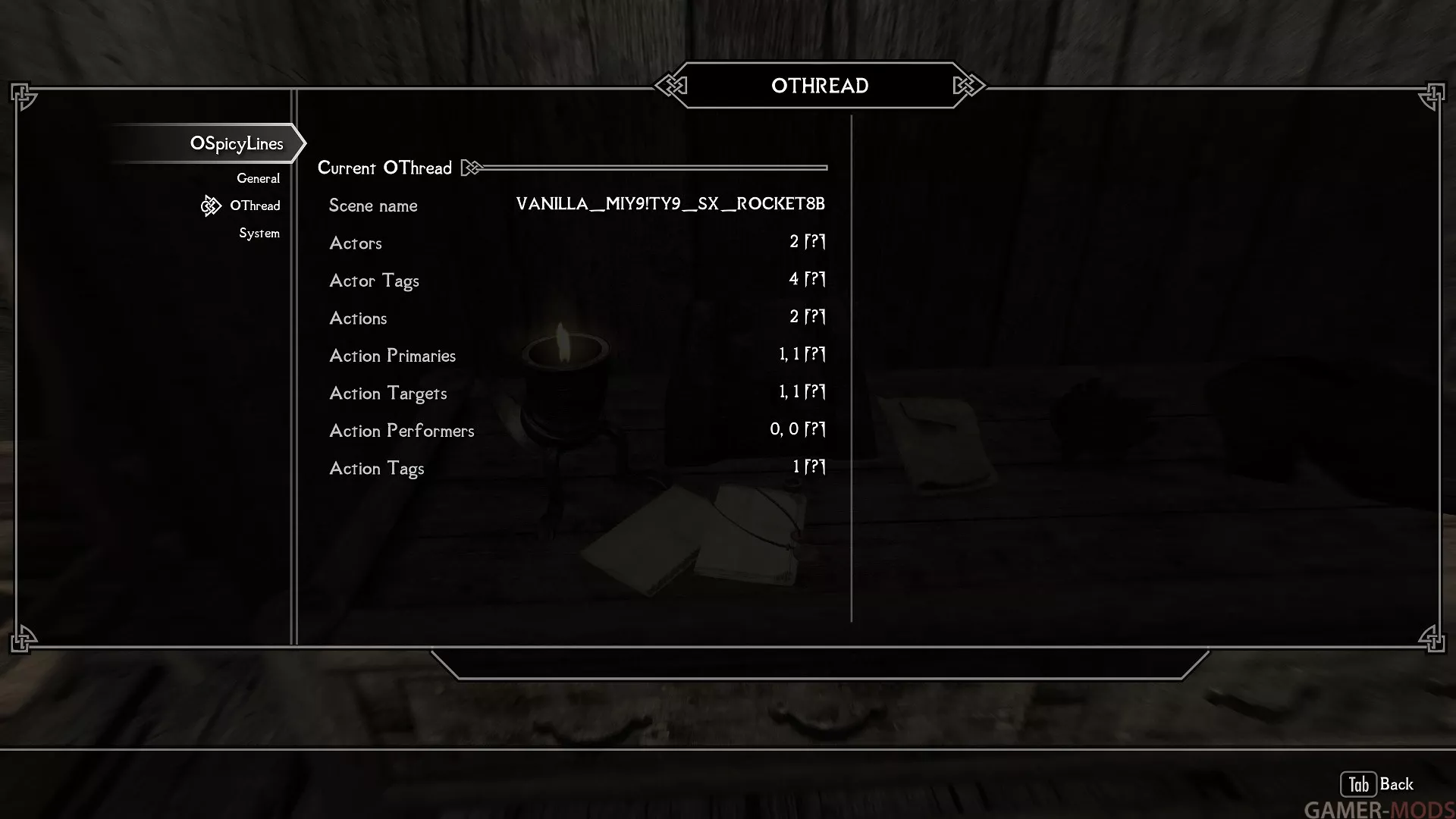The height and width of the screenshot is (819, 1456).
Task: Select the OThread page
Action: click(x=255, y=206)
